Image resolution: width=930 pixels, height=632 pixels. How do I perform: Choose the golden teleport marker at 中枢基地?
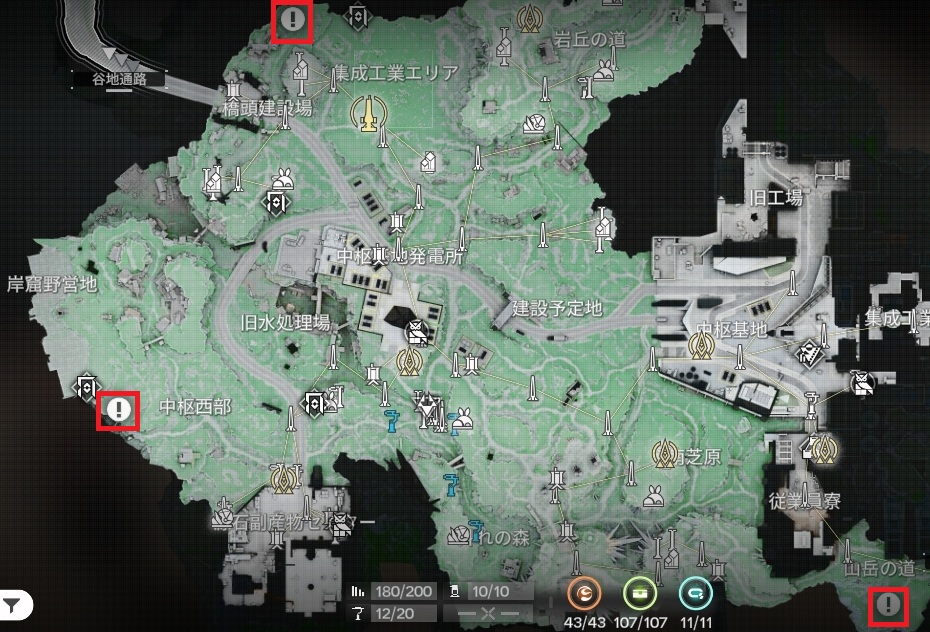[x=701, y=346]
